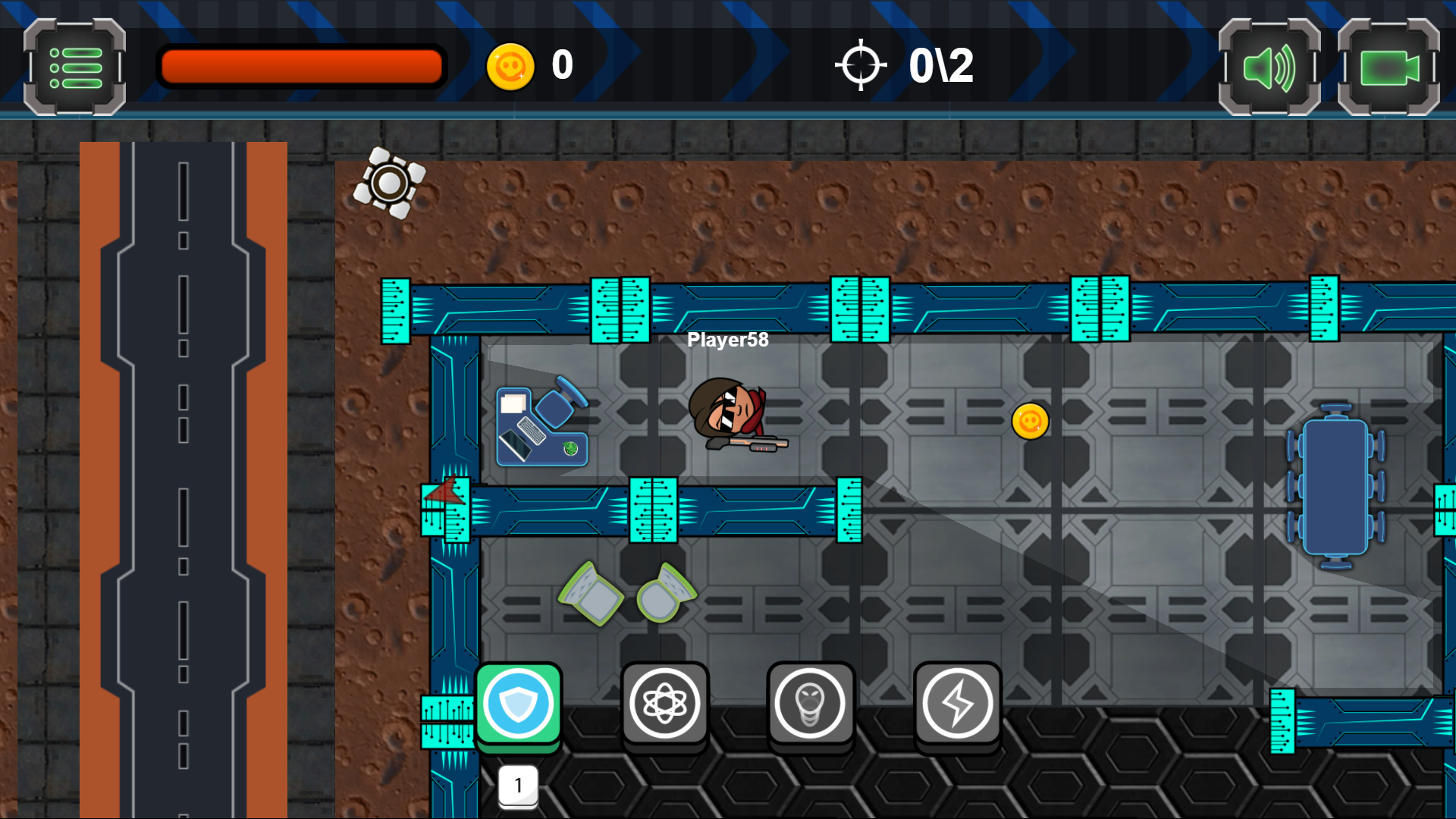Activate the lightning bolt ability
The width and height of the screenshot is (1456, 819).
pyautogui.click(x=957, y=703)
